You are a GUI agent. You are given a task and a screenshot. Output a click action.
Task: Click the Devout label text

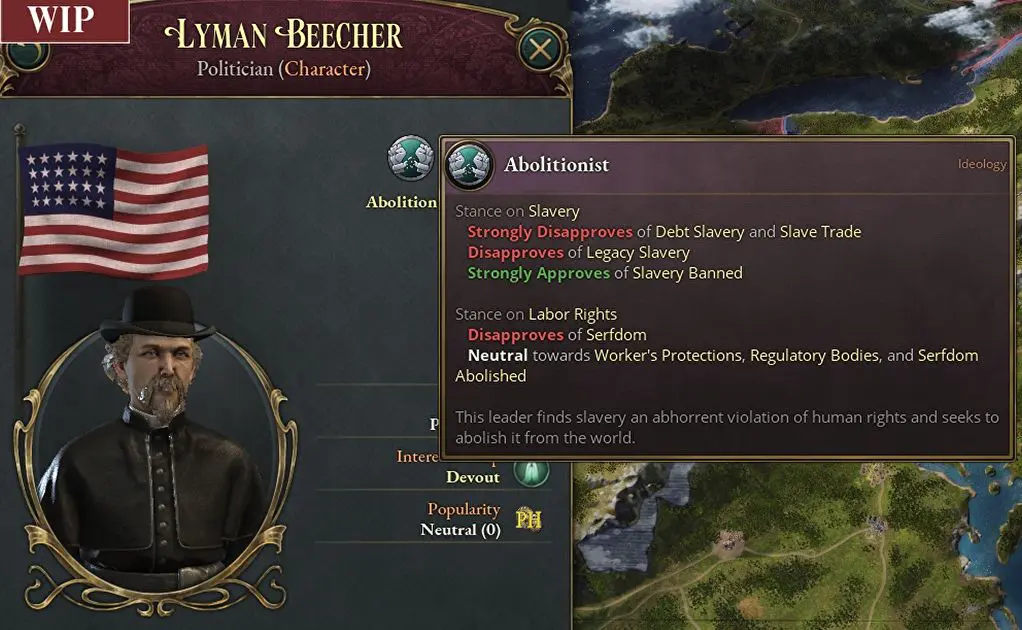coord(473,477)
